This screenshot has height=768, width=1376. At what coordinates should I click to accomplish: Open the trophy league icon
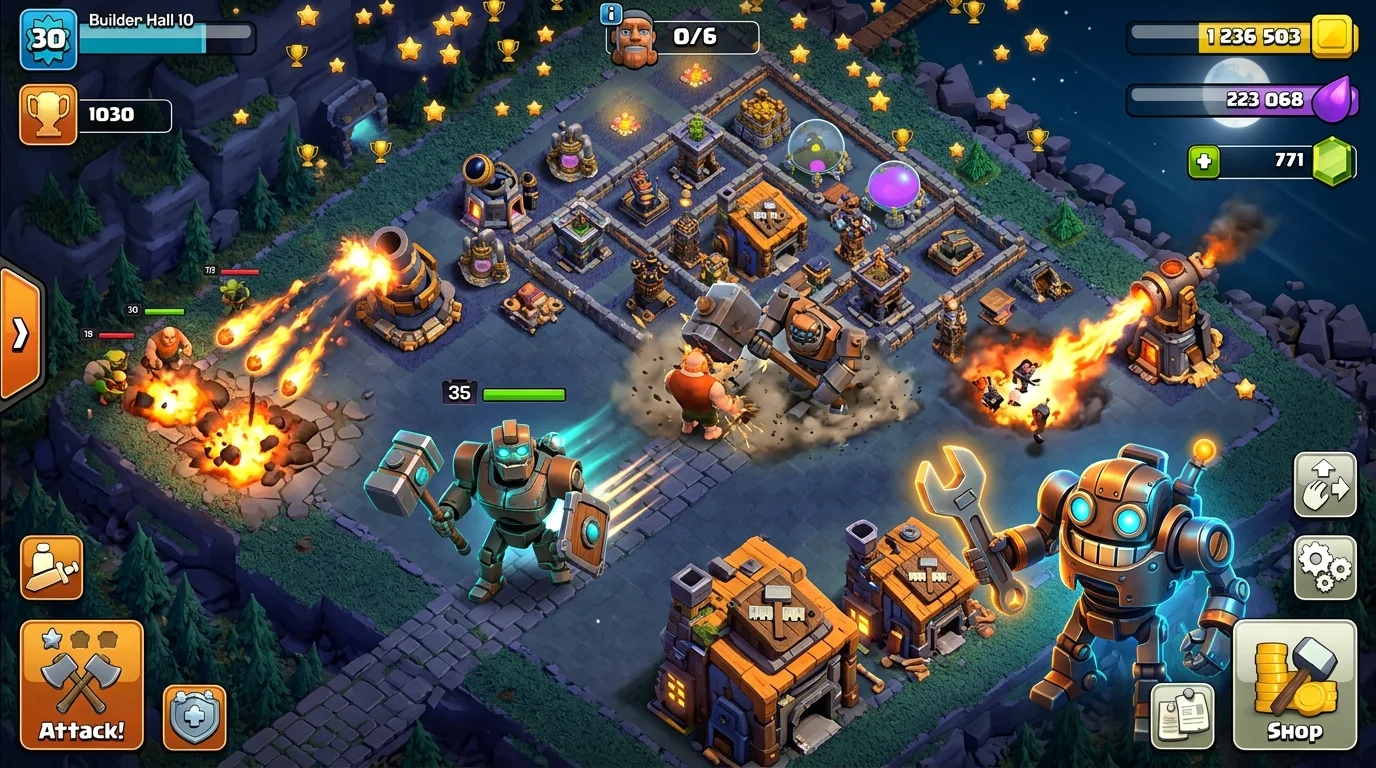pos(48,114)
